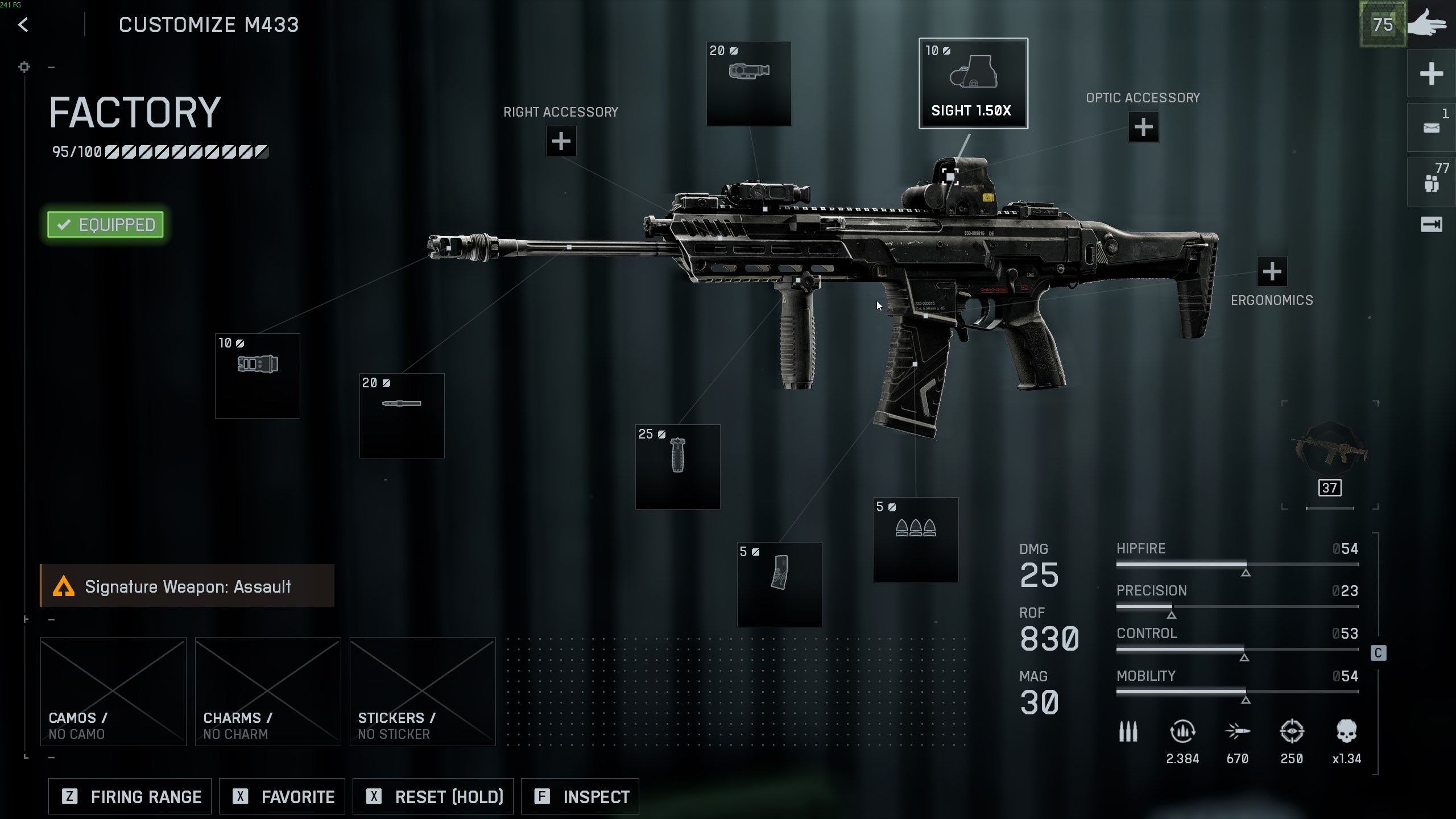The width and height of the screenshot is (1456, 819).
Task: Click the weapon preview thumbnail labeled 37
Action: 1330,455
